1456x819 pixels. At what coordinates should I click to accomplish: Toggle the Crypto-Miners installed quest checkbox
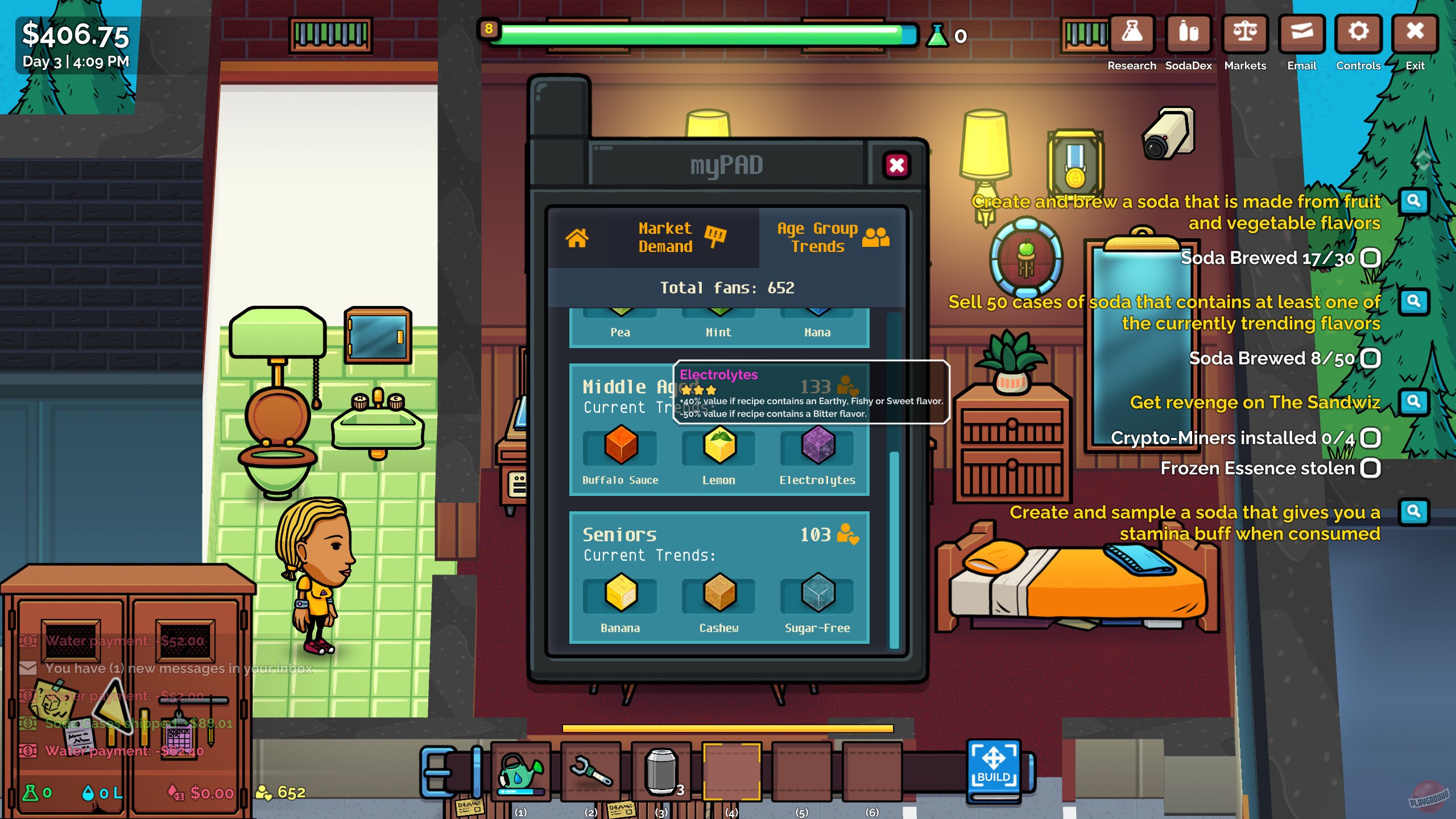pyautogui.click(x=1371, y=439)
